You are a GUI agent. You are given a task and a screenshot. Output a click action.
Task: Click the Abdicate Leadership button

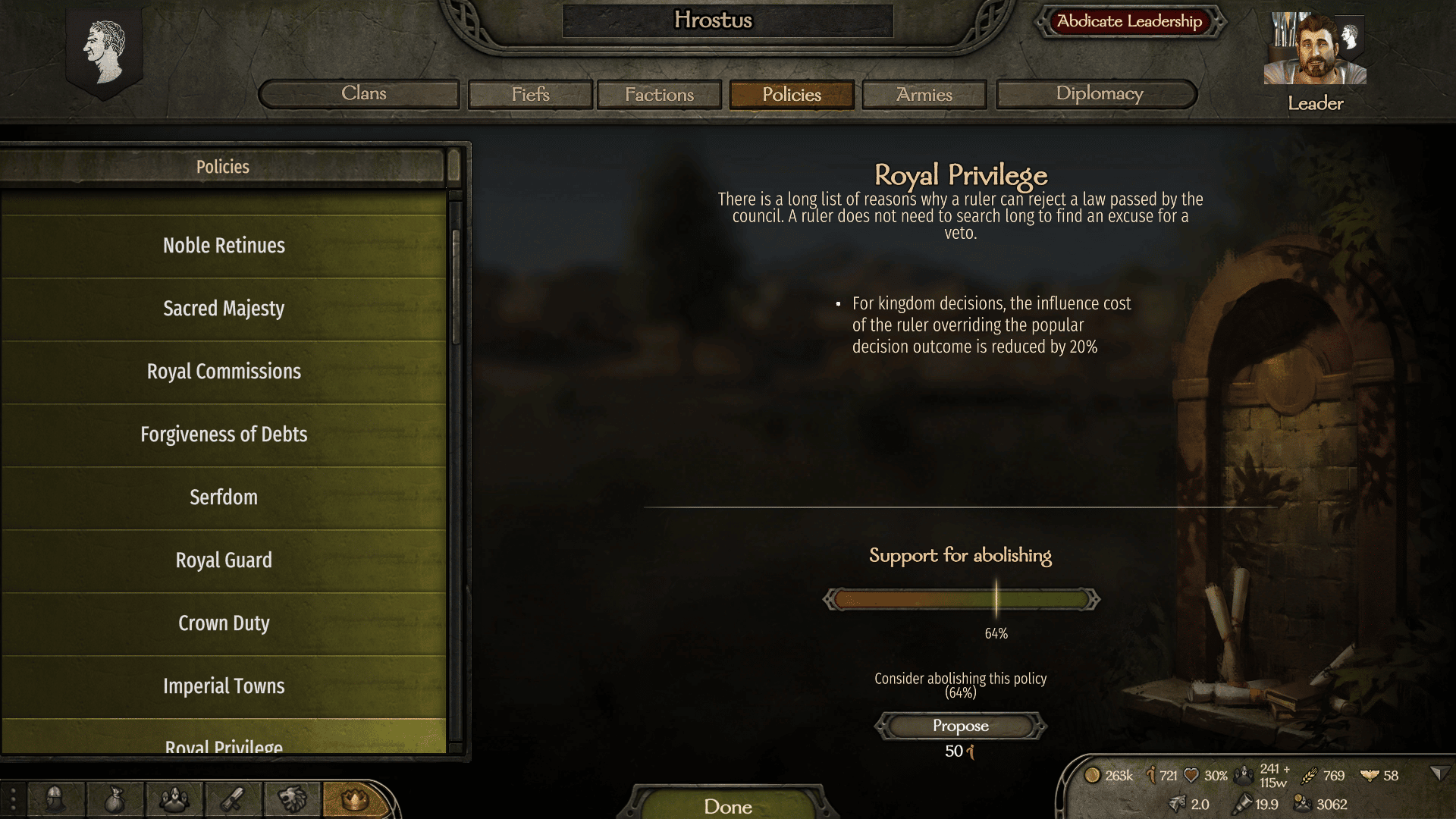pyautogui.click(x=1128, y=21)
